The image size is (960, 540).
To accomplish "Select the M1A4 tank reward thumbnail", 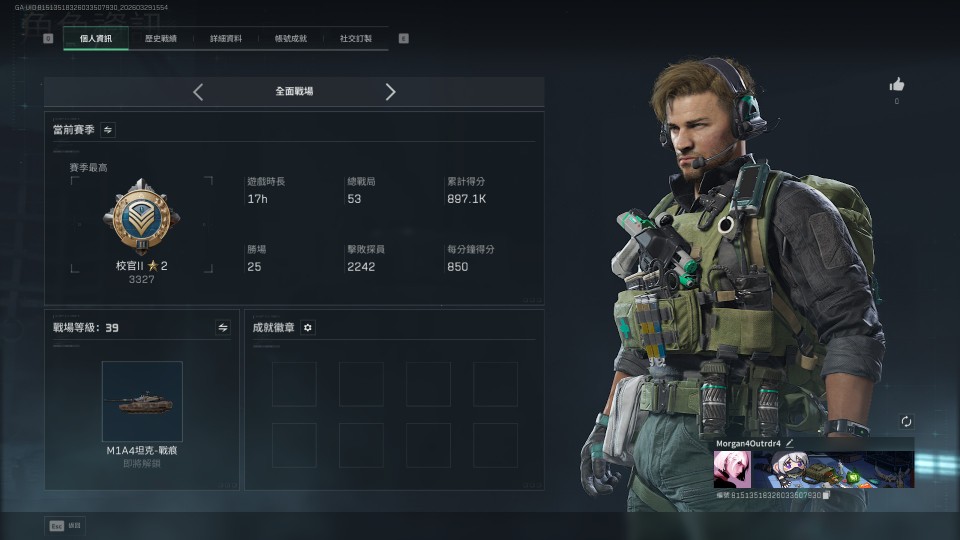I will (x=142, y=401).
